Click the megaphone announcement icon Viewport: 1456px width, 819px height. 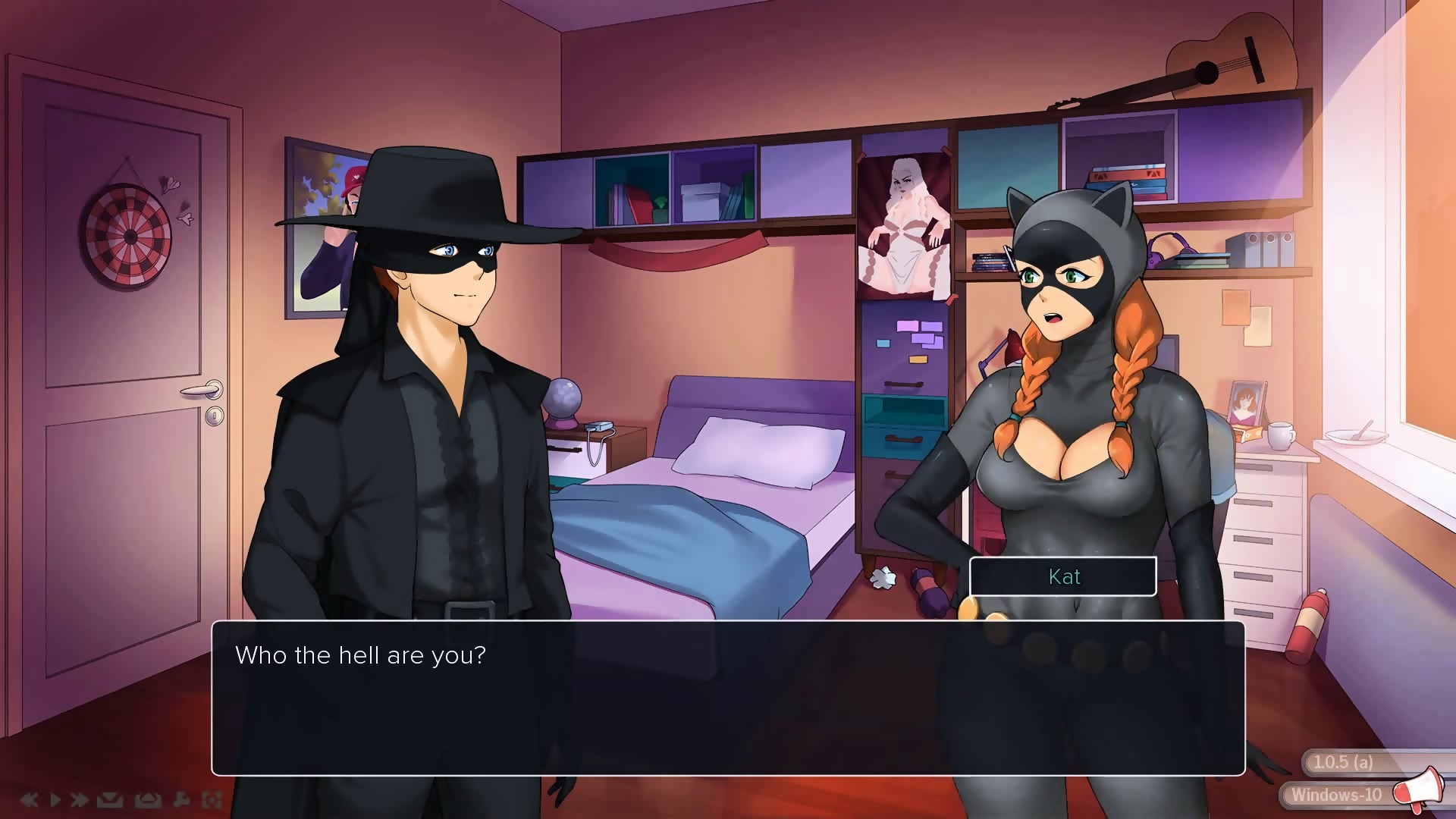[1417, 789]
